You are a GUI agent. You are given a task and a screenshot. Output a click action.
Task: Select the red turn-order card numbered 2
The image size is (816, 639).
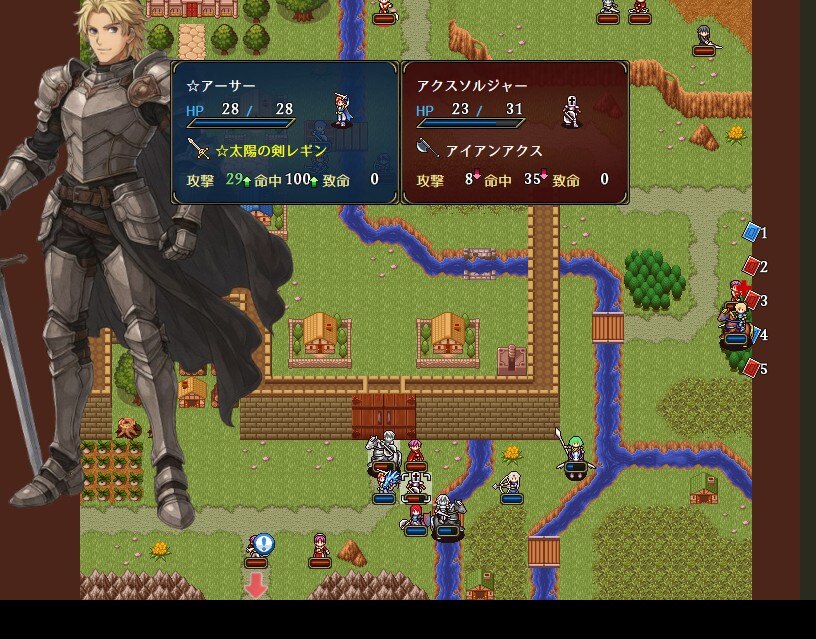[752, 266]
